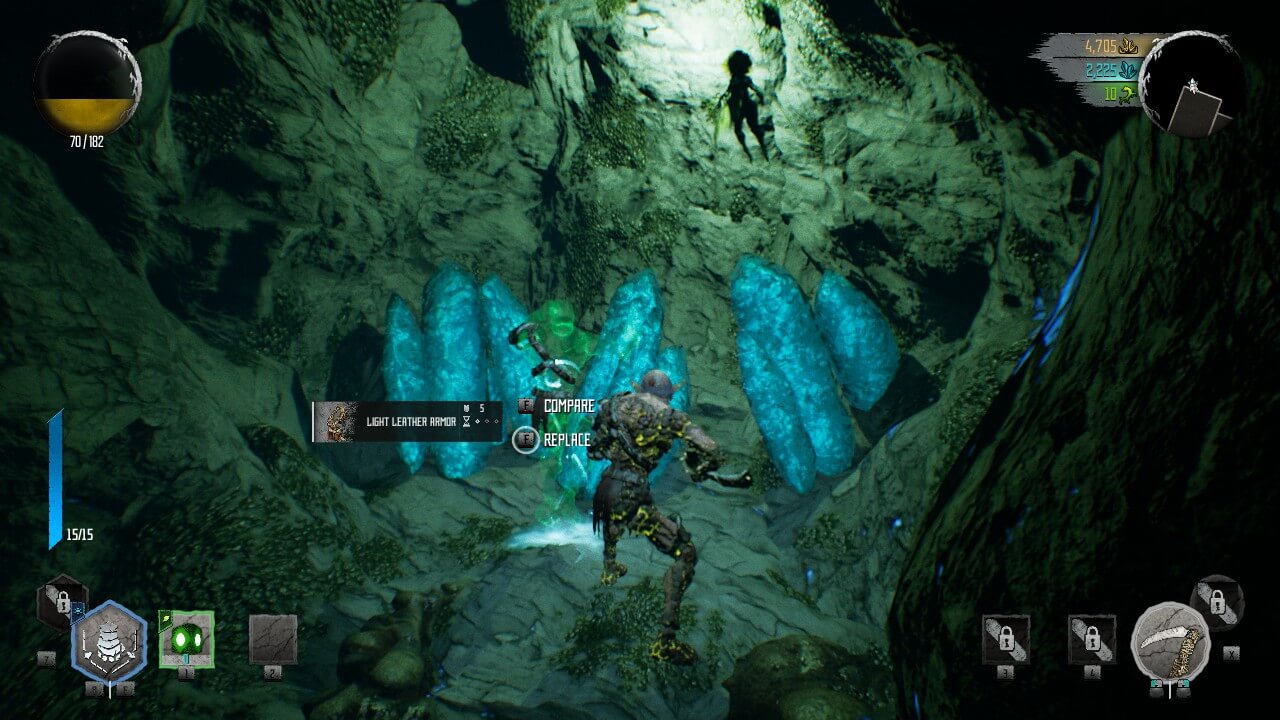
Task: Select the glowing green skull item slot
Action: click(186, 637)
